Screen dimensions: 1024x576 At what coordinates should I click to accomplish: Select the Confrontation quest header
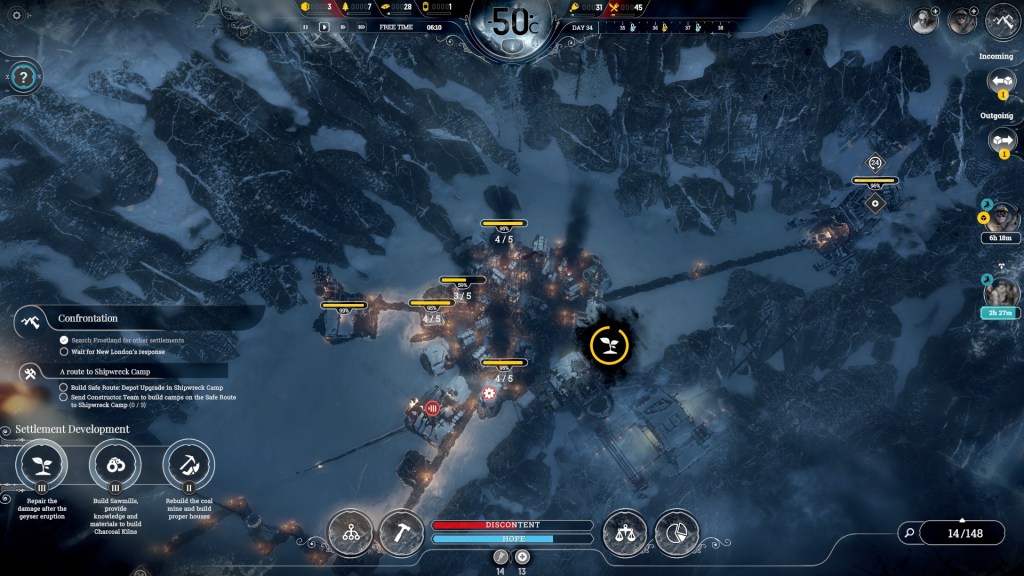click(88, 319)
